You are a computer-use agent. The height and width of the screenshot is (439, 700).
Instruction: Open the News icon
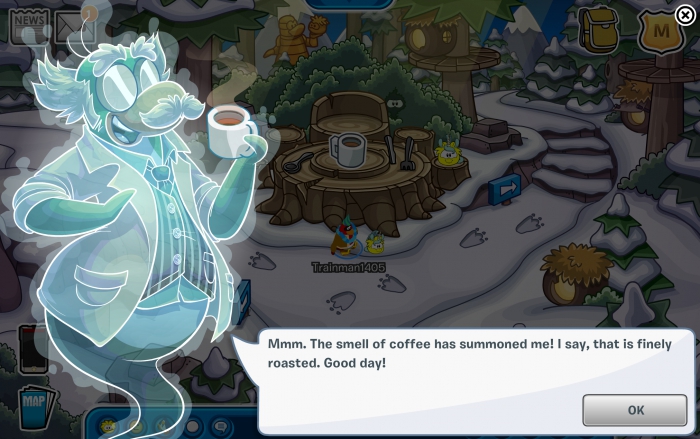(x=29, y=26)
